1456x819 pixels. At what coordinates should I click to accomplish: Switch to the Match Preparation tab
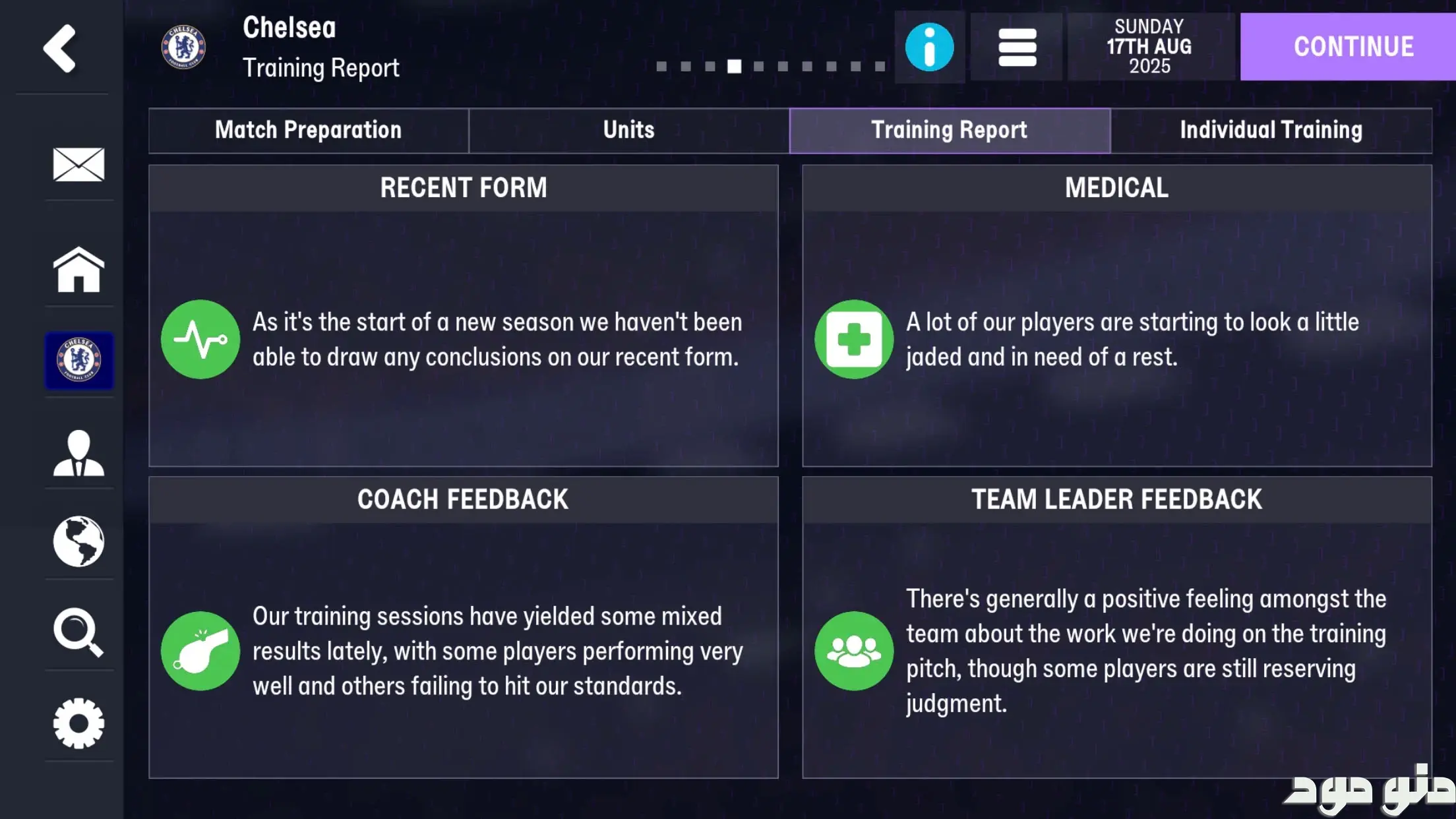[308, 130]
